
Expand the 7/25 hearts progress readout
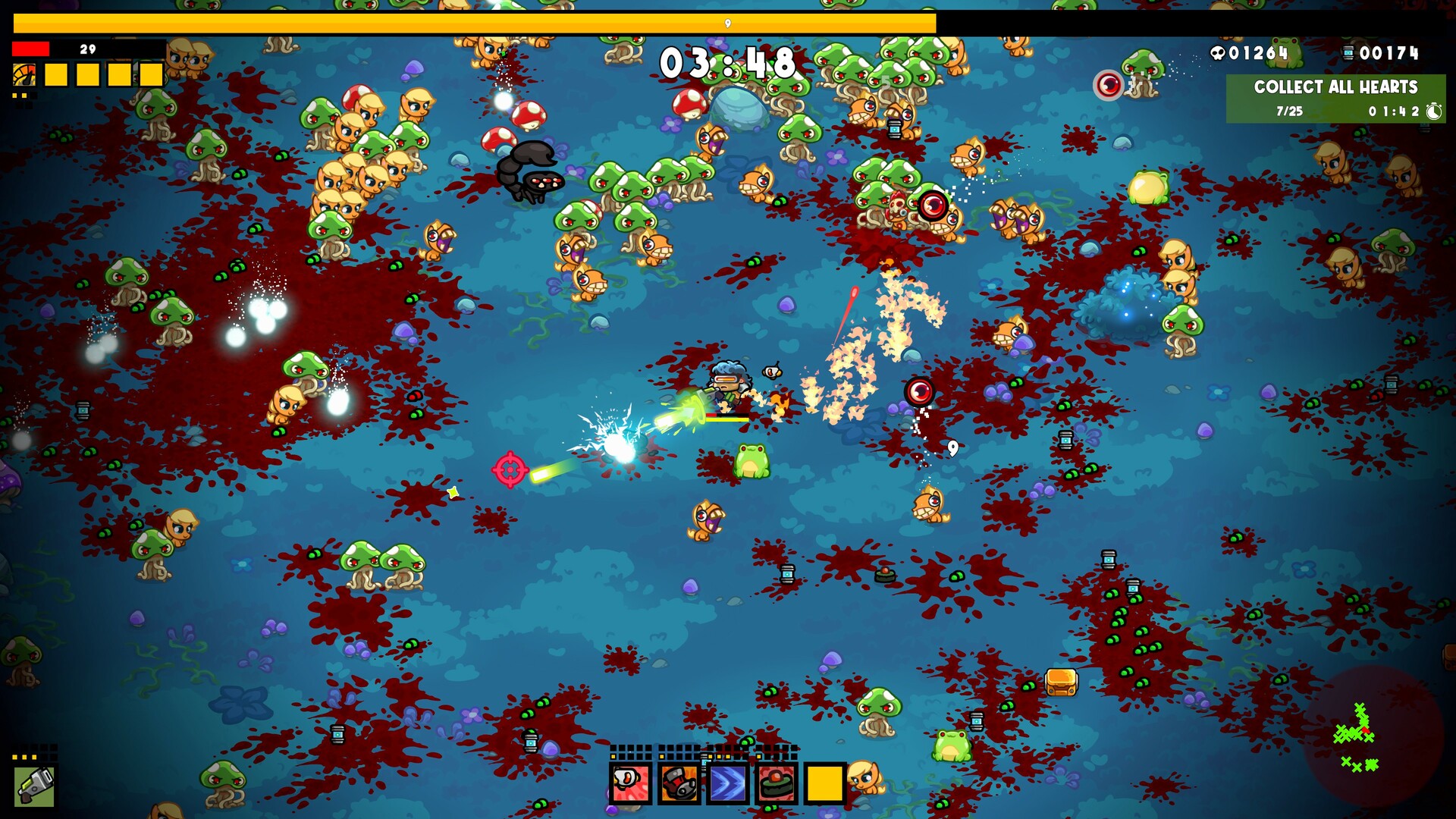point(1288,110)
